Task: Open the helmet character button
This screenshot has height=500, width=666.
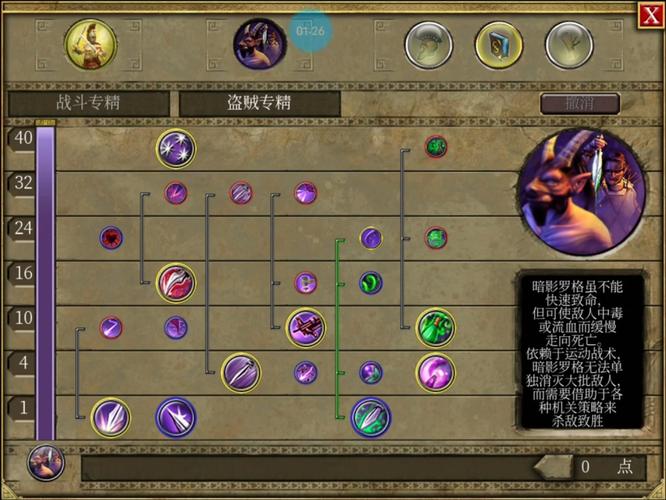Action: 428,45
